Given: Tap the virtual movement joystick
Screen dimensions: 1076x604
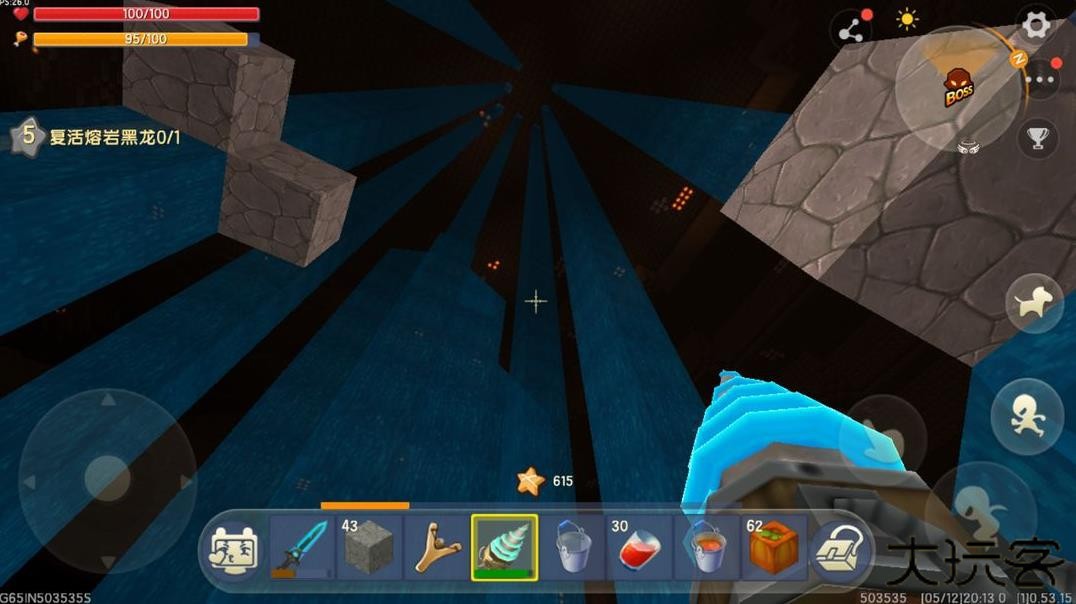Looking at the screenshot, I should point(107,478).
